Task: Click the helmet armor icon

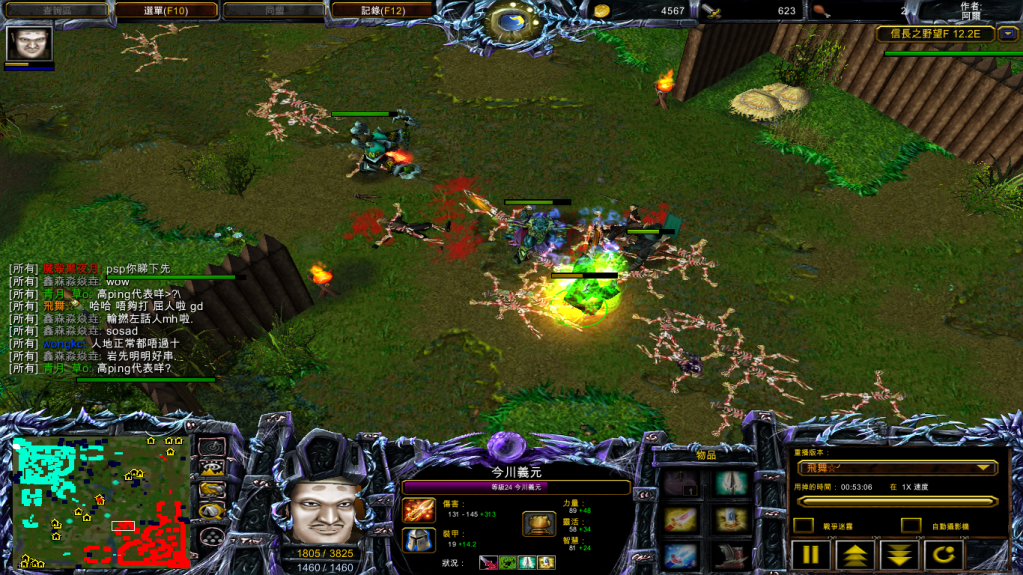Action: click(x=418, y=540)
